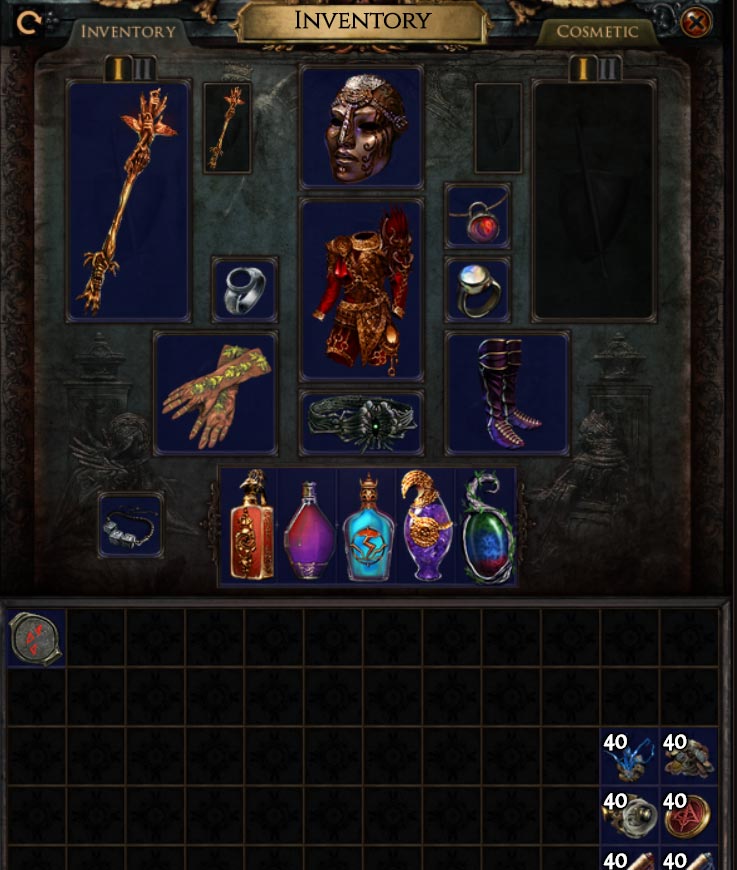Image resolution: width=737 pixels, height=870 pixels.
Task: Select the silver chain trinket slot
Action: coord(130,525)
